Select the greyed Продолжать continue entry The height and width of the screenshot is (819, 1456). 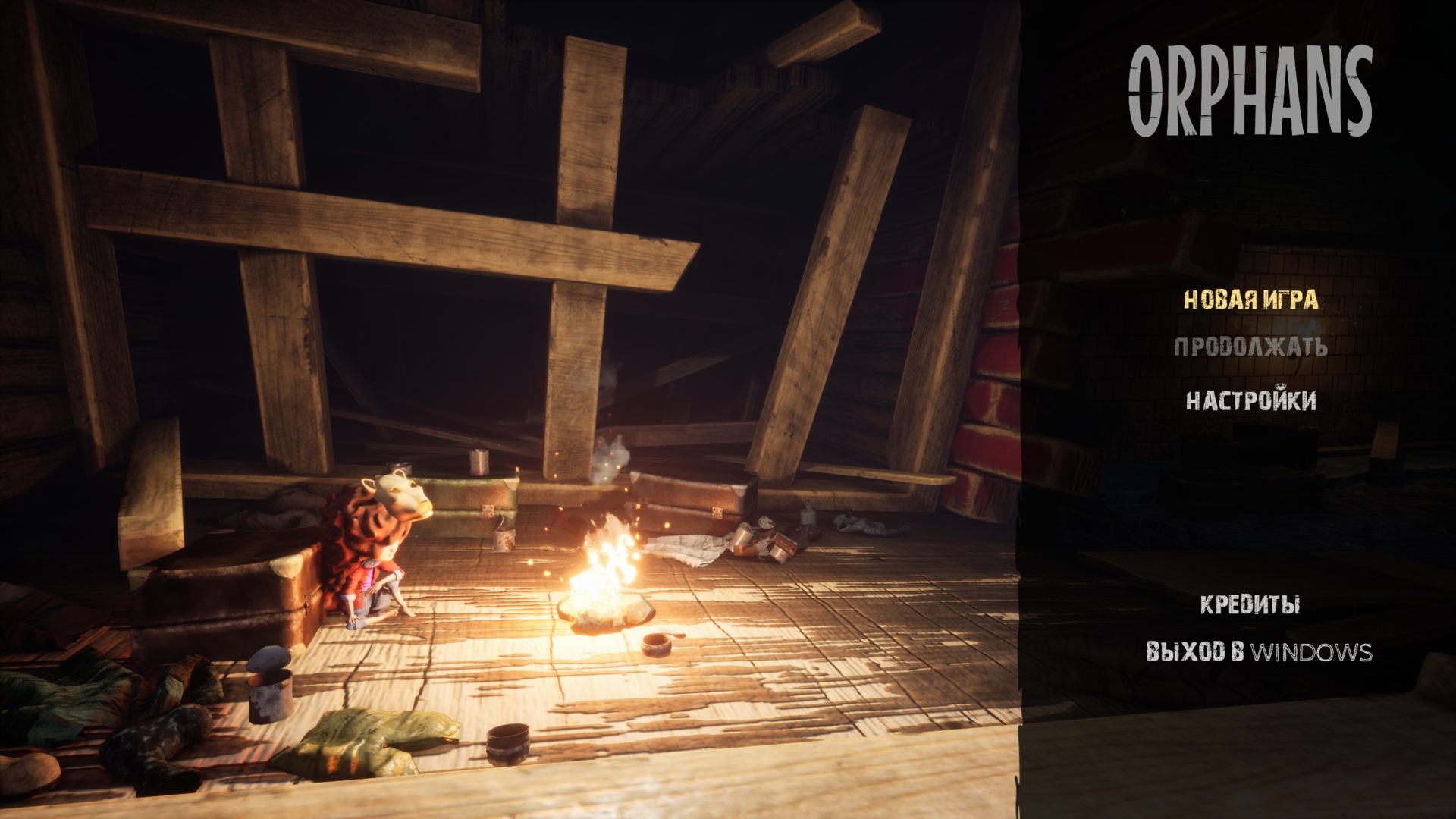[x=1250, y=347]
